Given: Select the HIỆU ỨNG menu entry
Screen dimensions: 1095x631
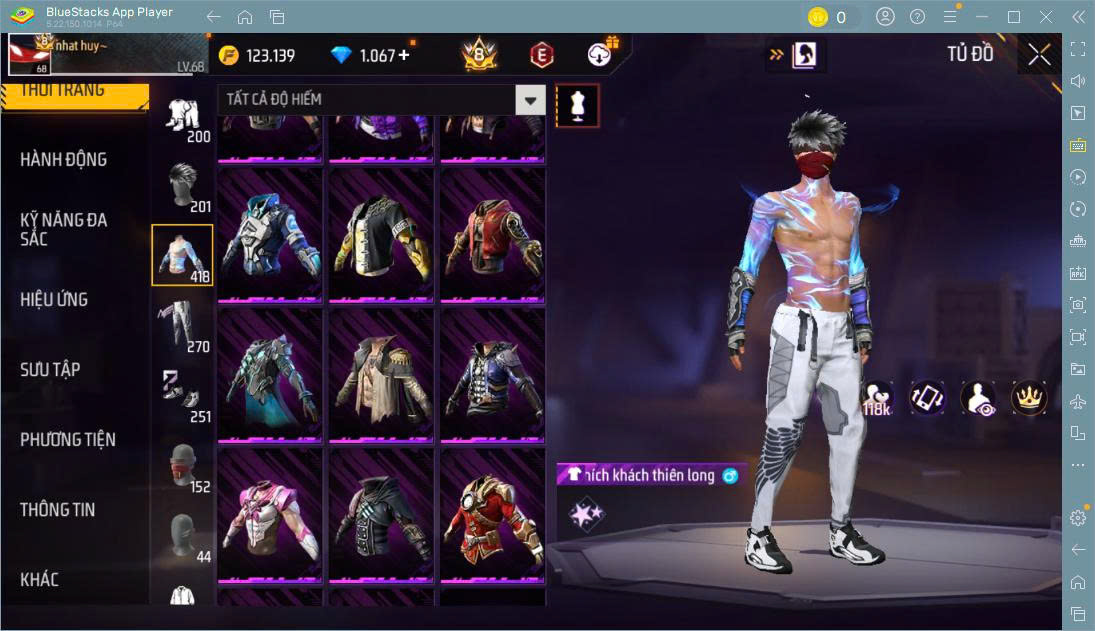Looking at the screenshot, I should tap(54, 299).
